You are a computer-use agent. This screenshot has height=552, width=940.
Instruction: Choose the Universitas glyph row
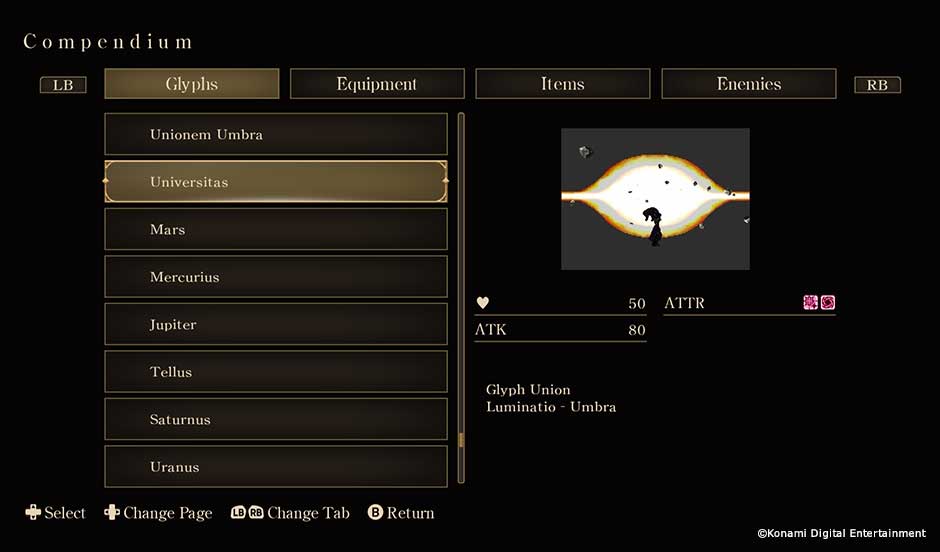click(x=276, y=182)
